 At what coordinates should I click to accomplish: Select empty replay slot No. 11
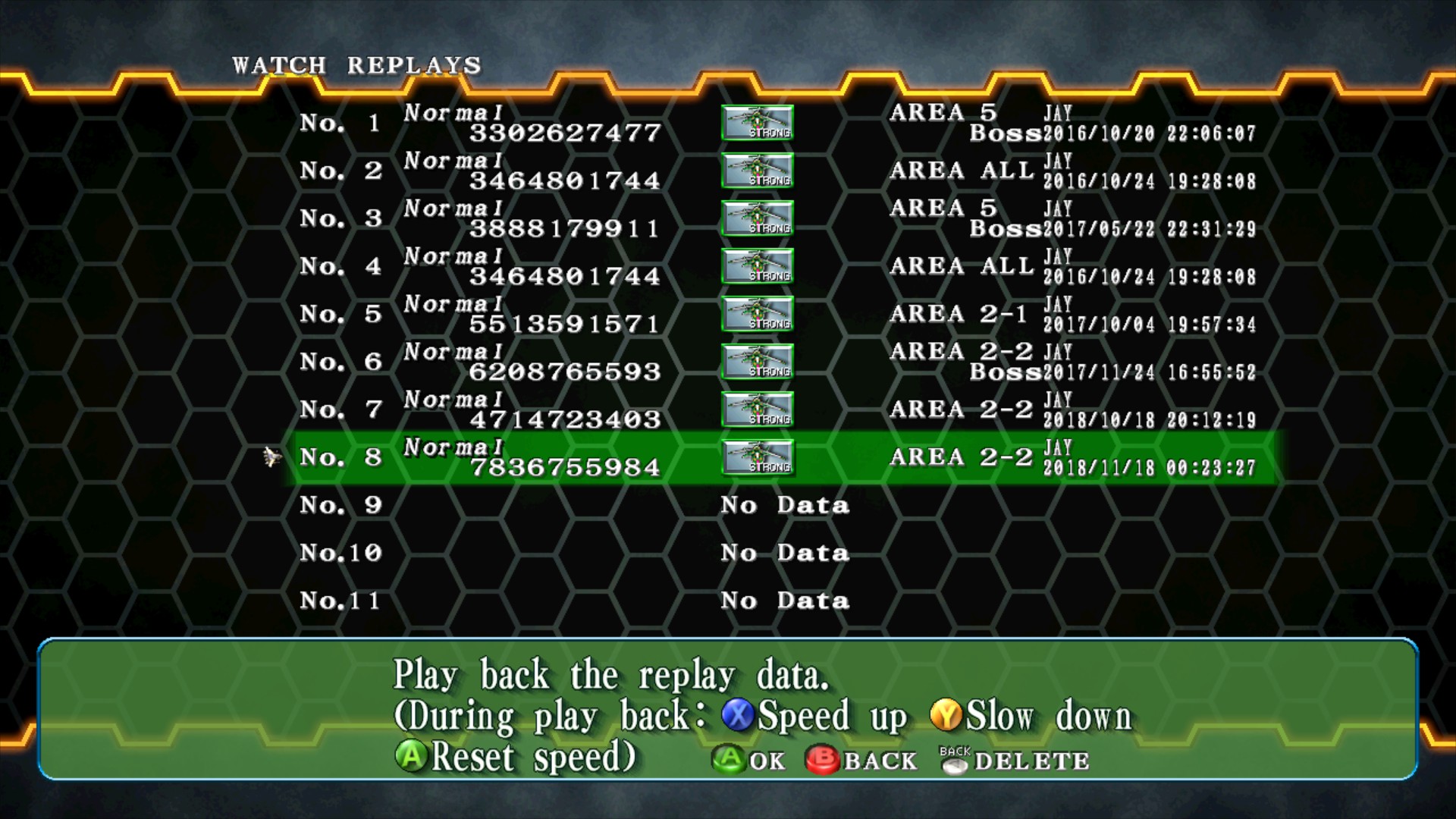[781, 601]
